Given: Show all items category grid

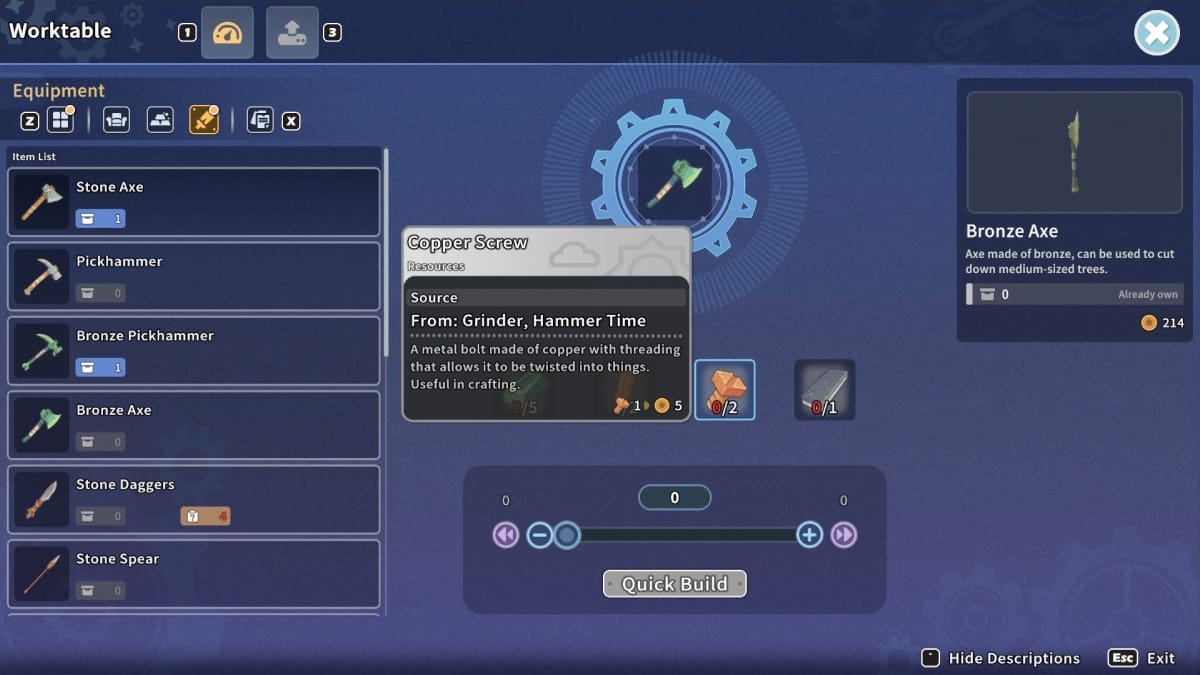Looking at the screenshot, I should click(62, 121).
